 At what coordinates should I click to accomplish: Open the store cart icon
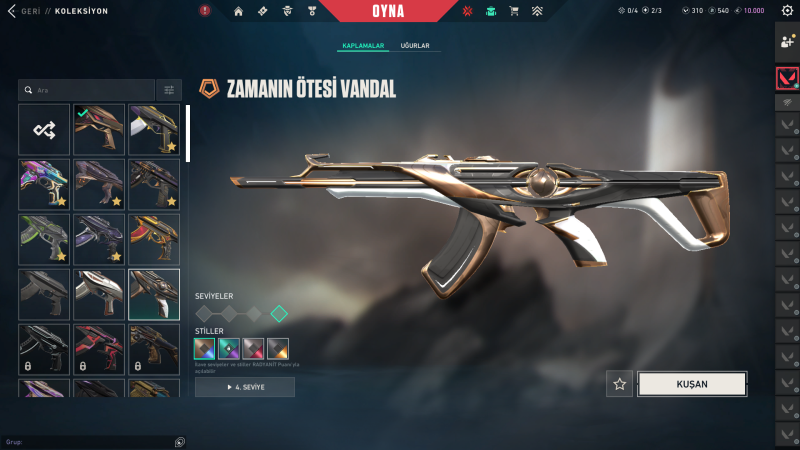[x=514, y=11]
